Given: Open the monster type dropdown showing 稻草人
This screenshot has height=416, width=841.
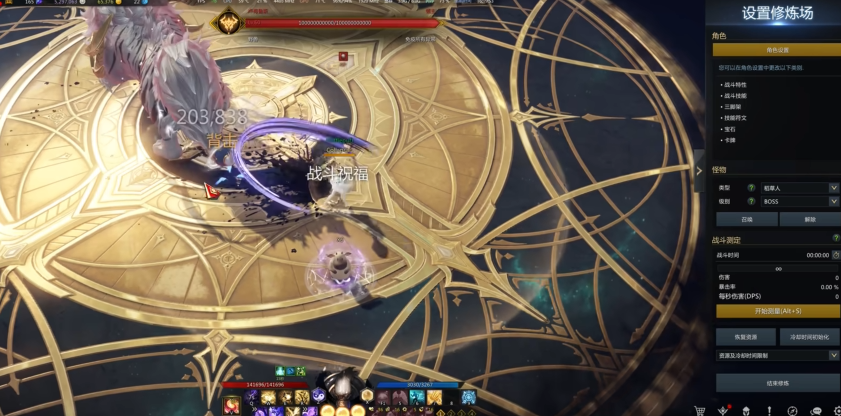Looking at the screenshot, I should coord(800,187).
